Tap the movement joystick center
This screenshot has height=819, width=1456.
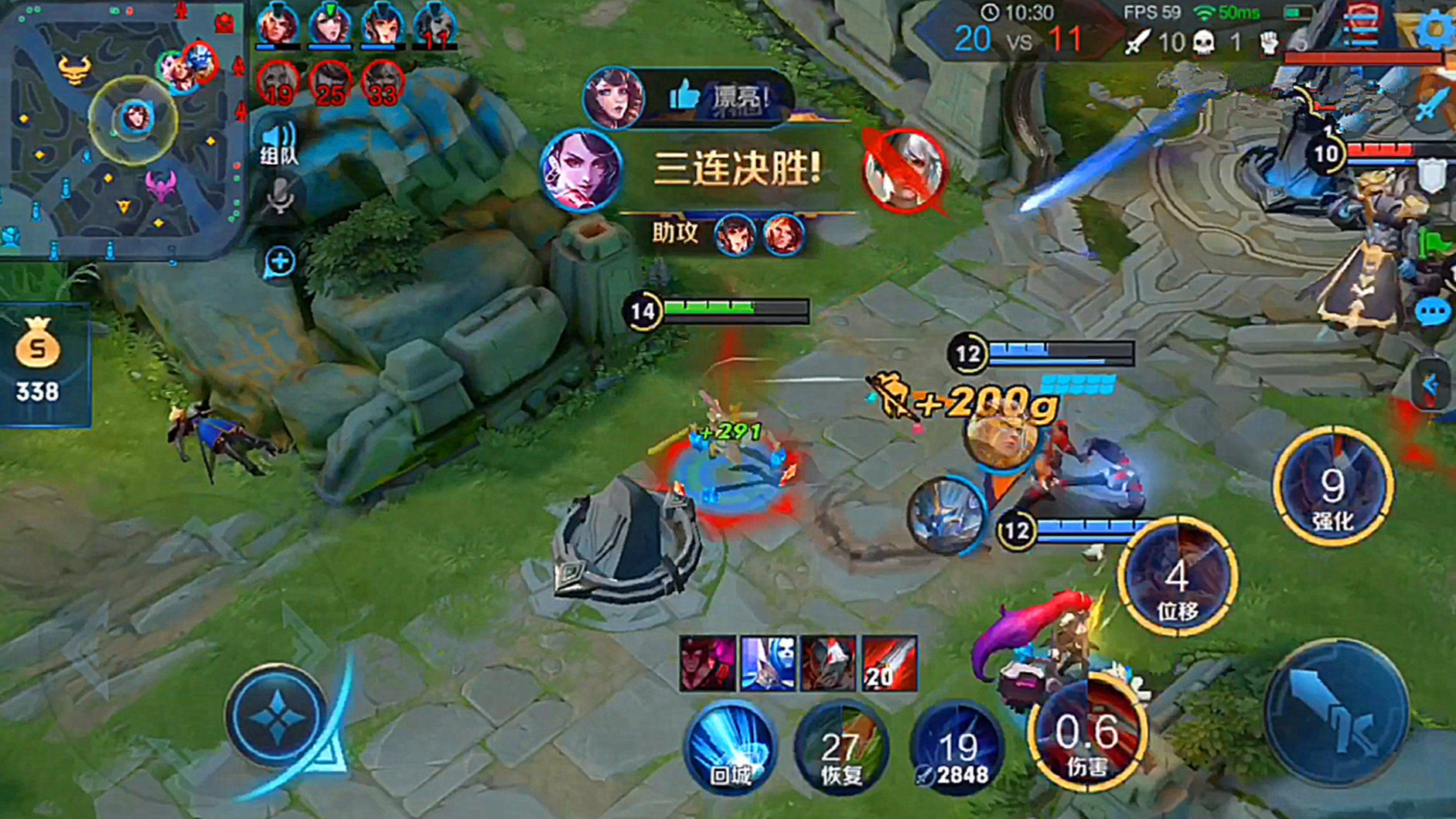click(277, 716)
